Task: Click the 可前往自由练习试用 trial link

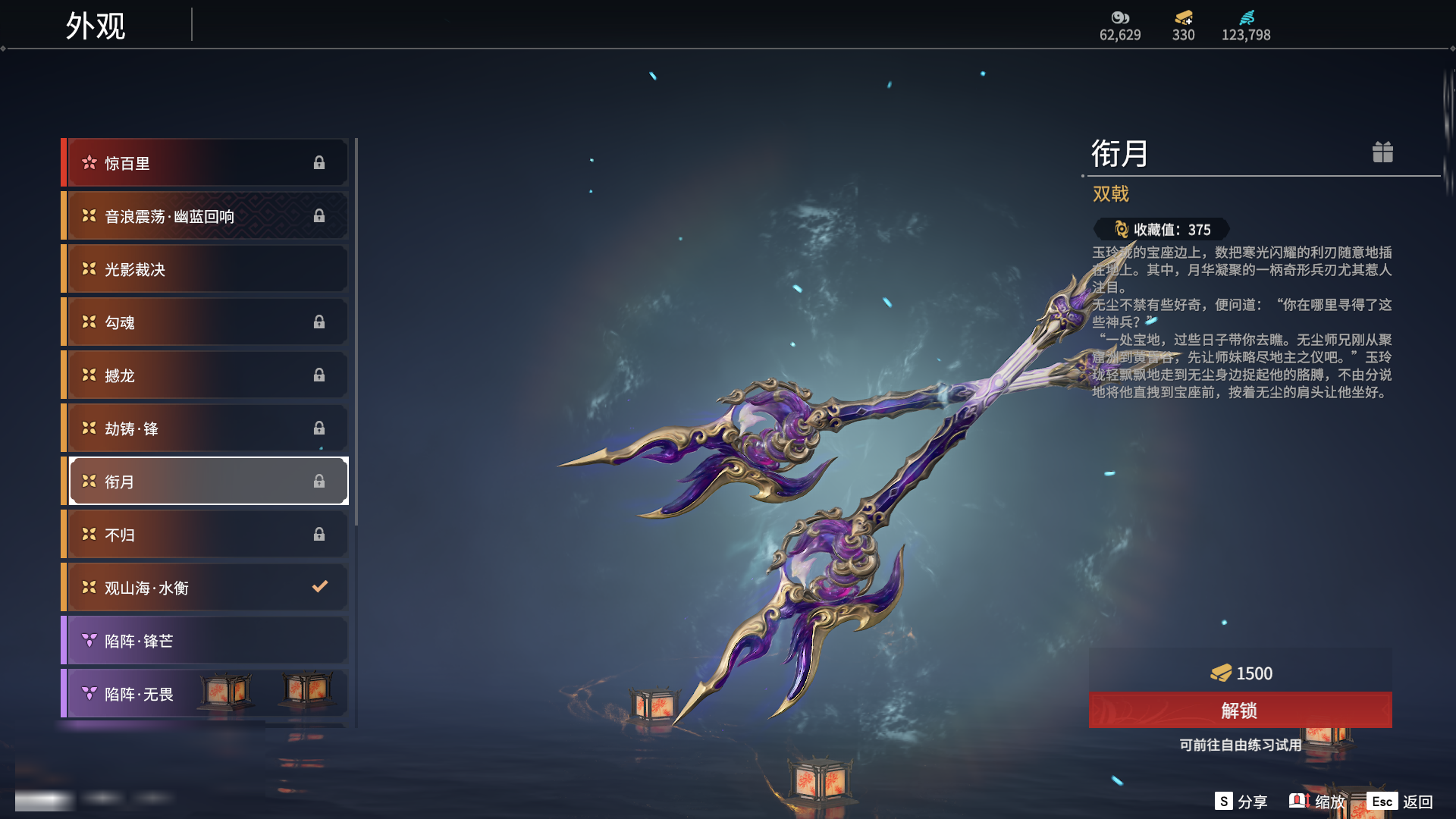Action: click(x=1240, y=745)
